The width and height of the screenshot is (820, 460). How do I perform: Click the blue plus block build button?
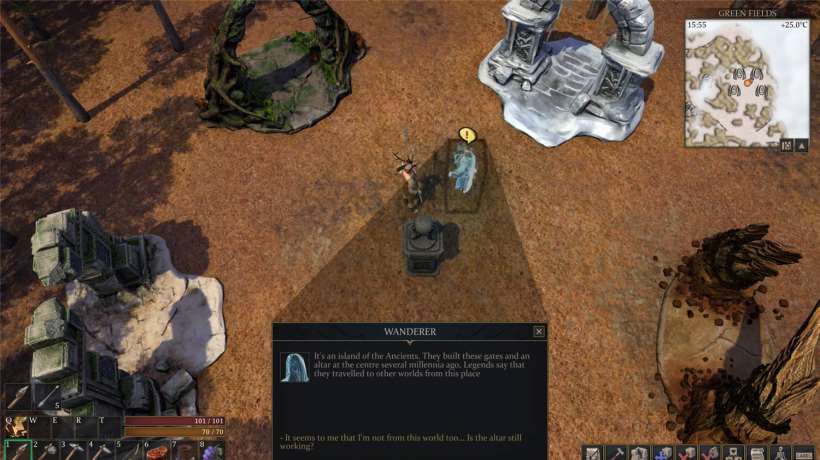click(664, 453)
